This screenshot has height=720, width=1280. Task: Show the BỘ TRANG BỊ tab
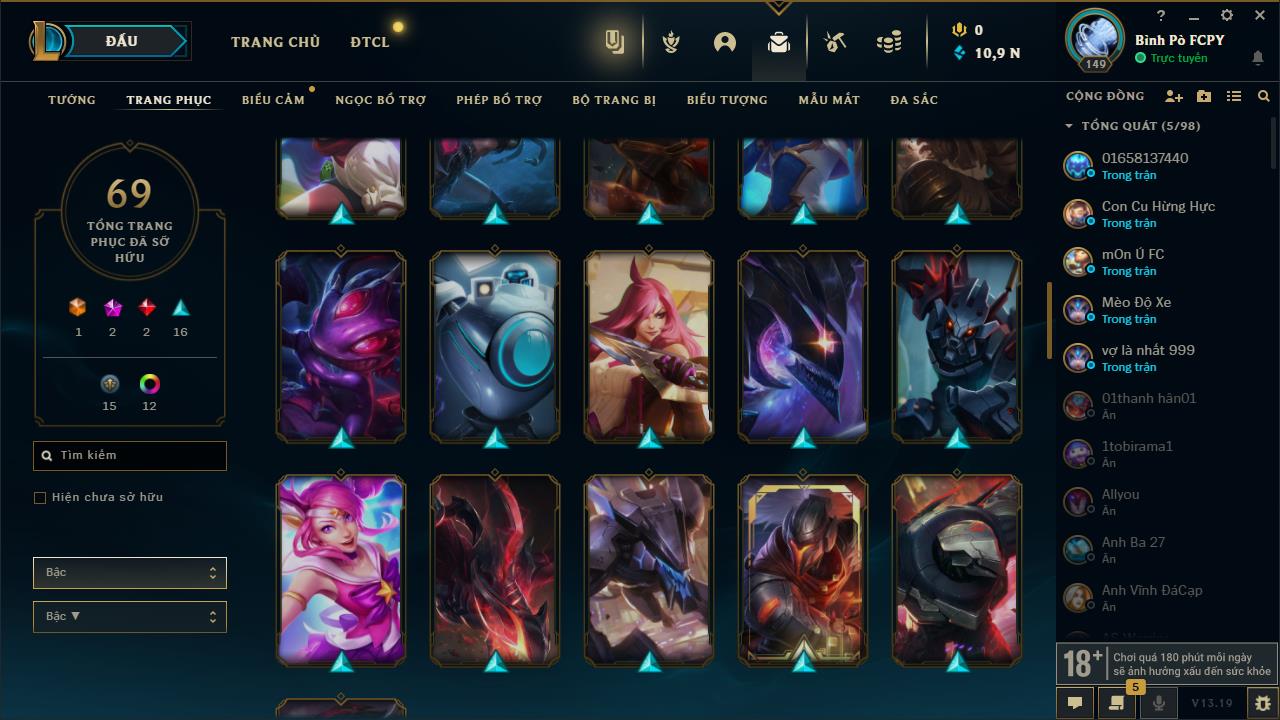pos(614,100)
